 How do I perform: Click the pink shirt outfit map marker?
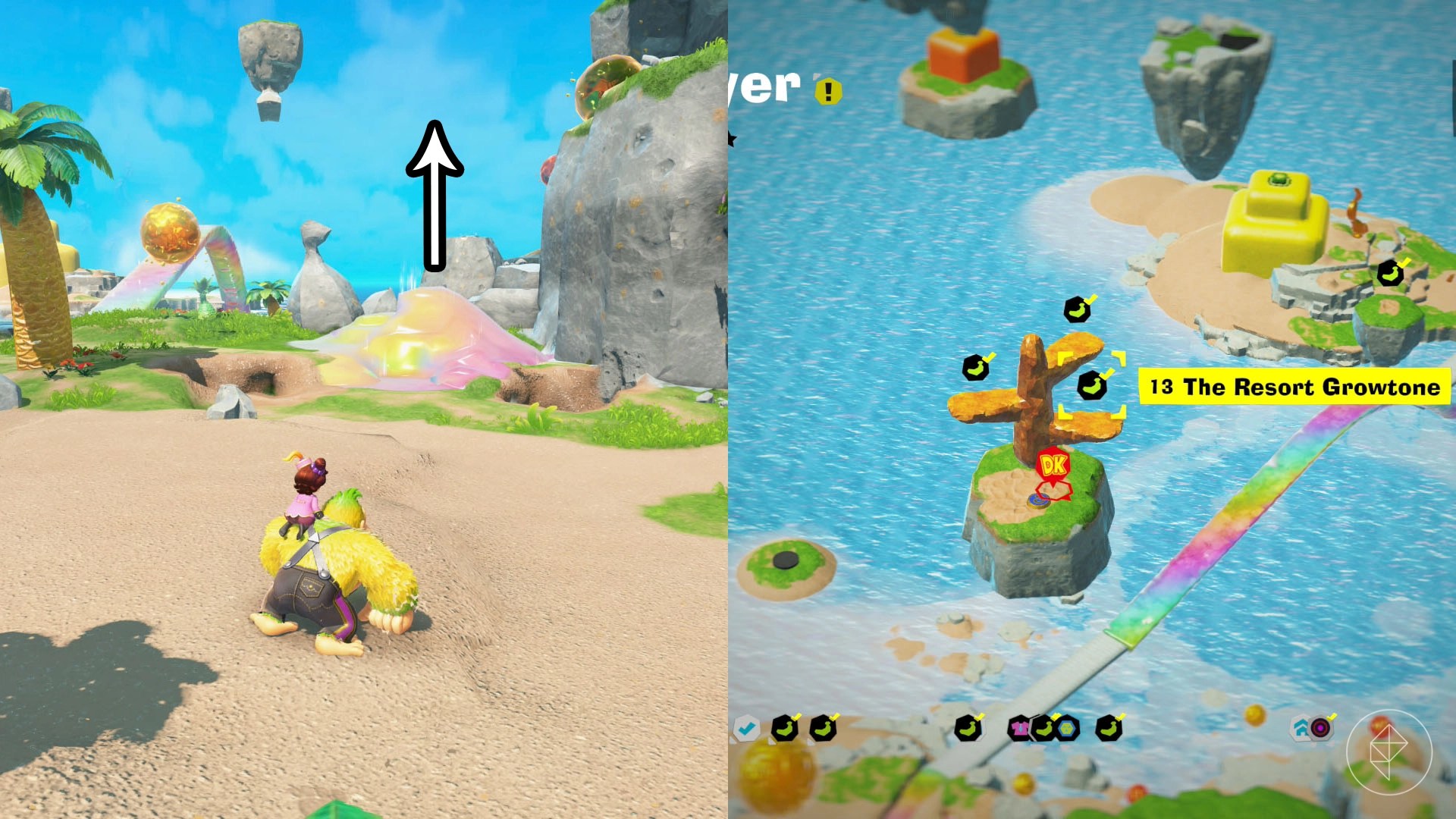(x=1020, y=729)
